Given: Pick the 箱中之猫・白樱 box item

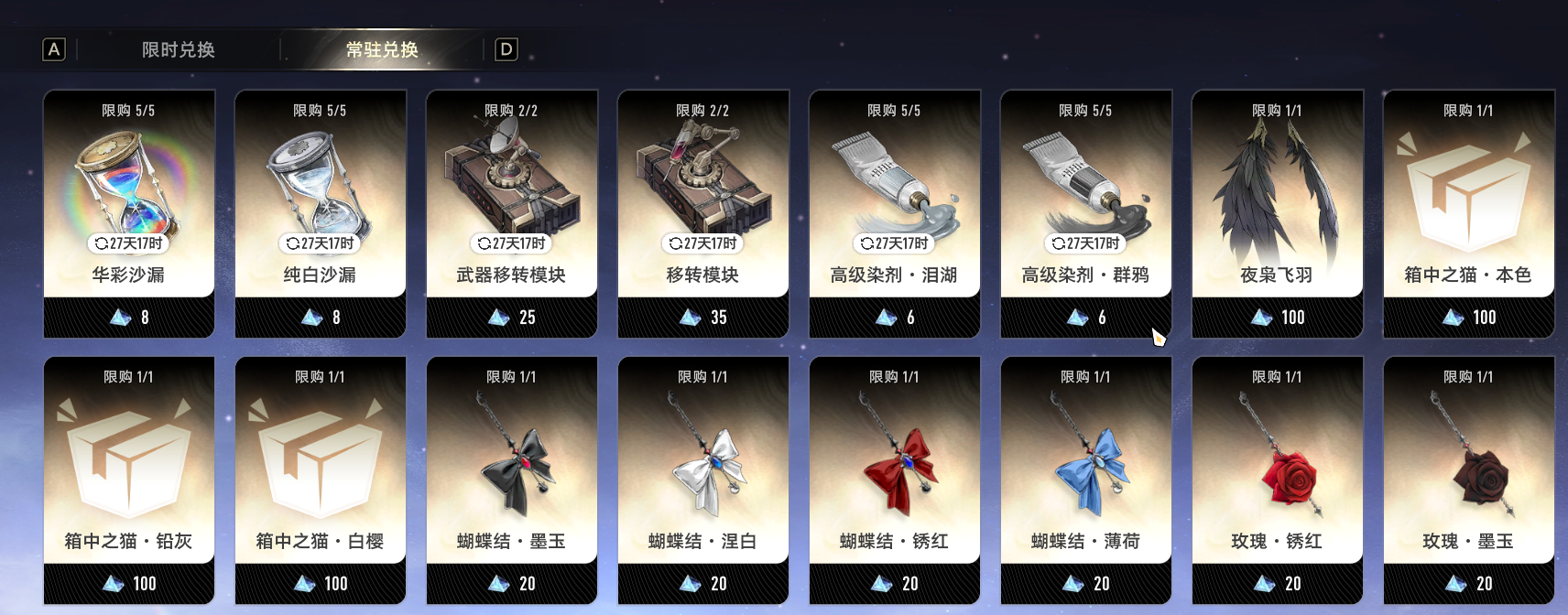Looking at the screenshot, I should [x=321, y=468].
